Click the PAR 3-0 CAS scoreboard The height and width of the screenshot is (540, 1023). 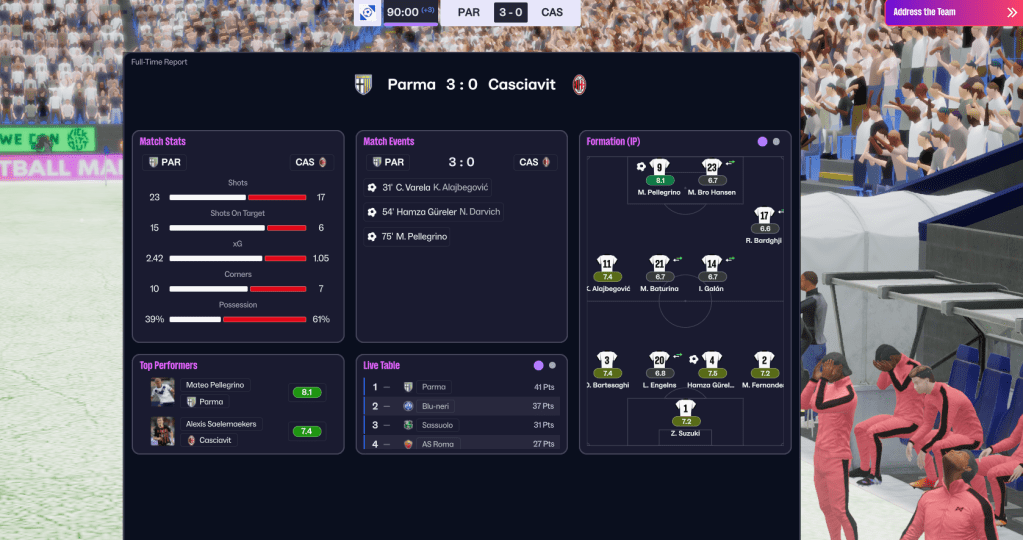[x=510, y=13]
